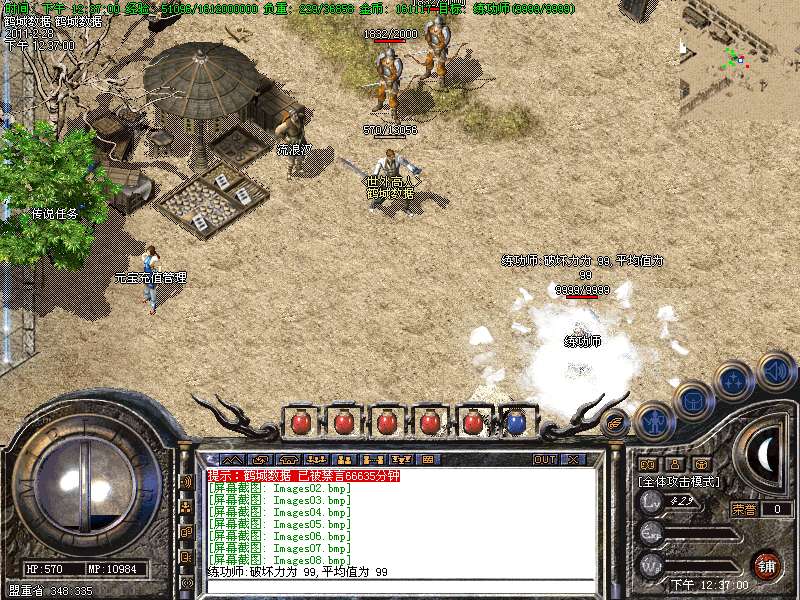Screen dimensions: 800x600
Task: Click the chat log message area
Action: (x=400, y=520)
